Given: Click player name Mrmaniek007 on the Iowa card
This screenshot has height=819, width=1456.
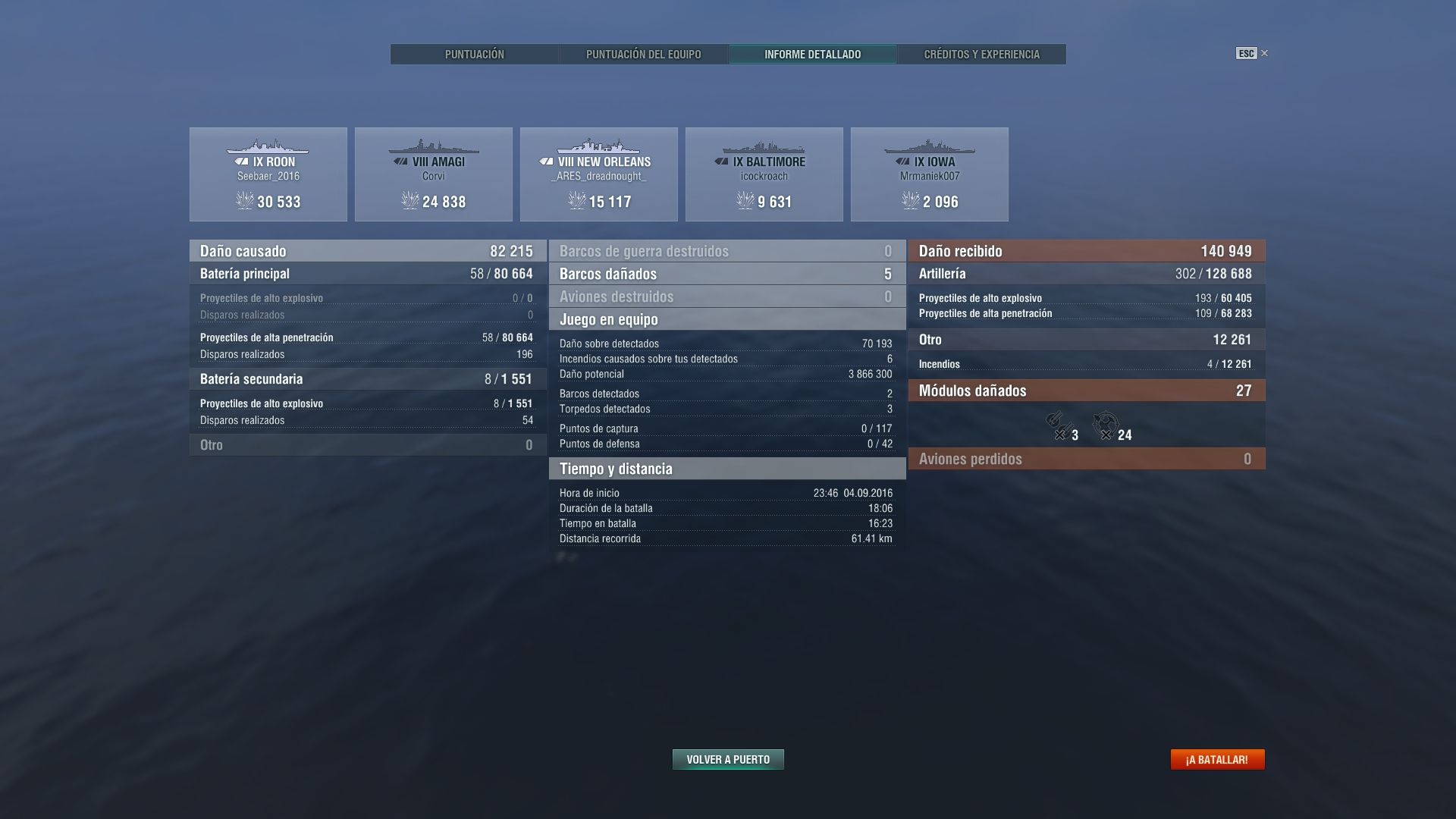Looking at the screenshot, I should [930, 176].
